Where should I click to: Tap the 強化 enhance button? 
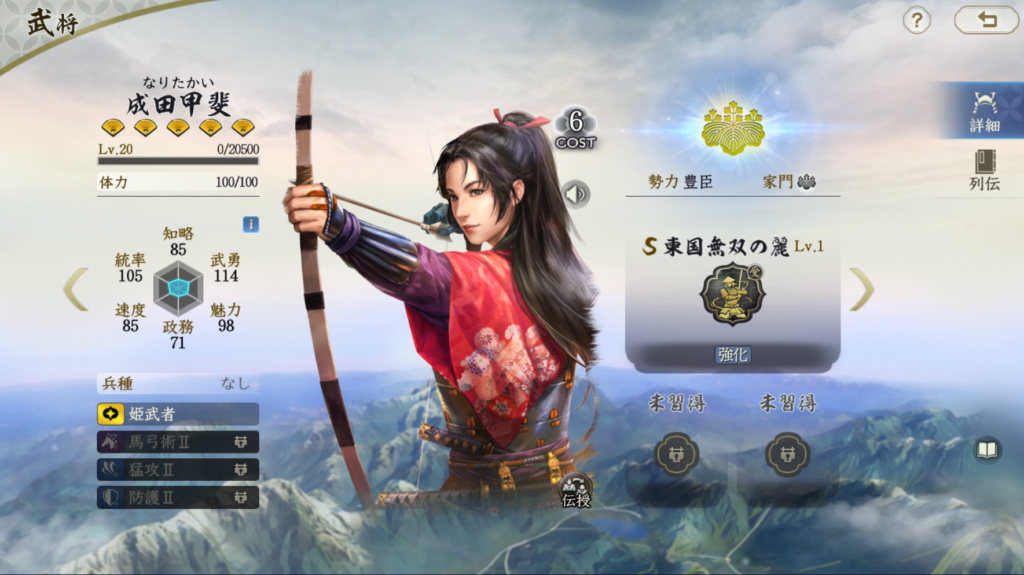tap(733, 354)
